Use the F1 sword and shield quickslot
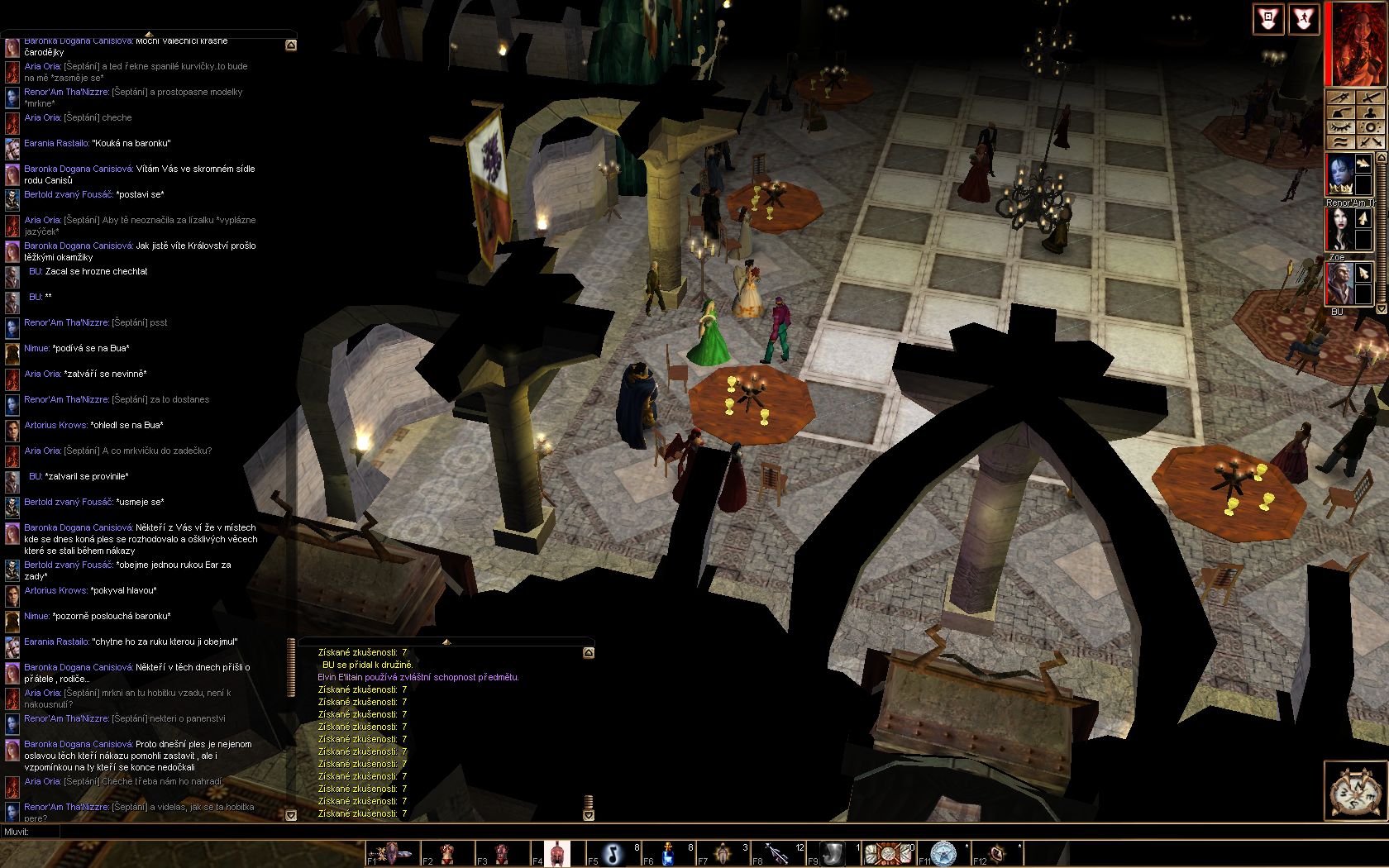This screenshot has width=1389, height=868. point(393,853)
